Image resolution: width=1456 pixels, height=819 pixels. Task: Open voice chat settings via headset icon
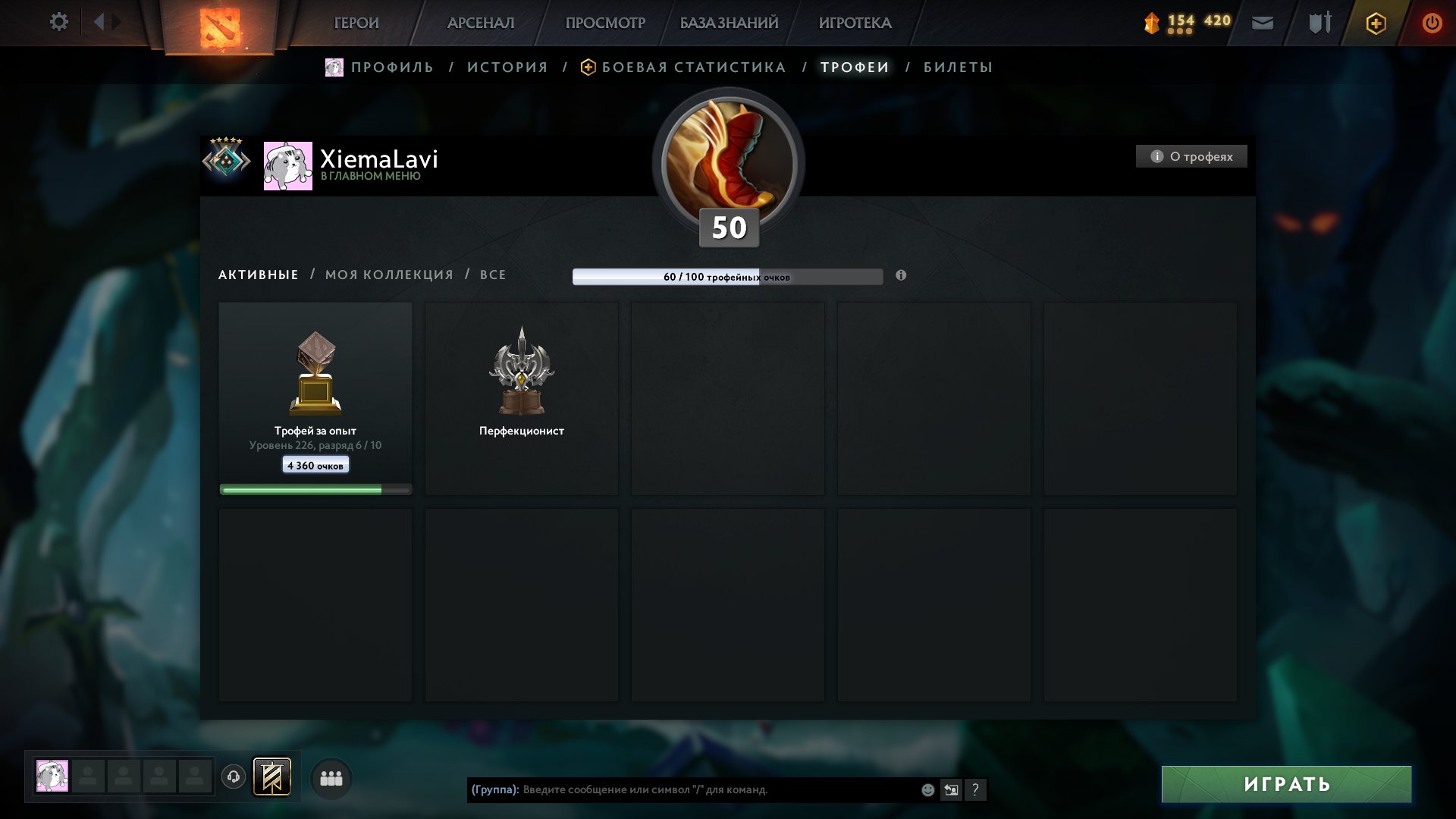(x=234, y=777)
